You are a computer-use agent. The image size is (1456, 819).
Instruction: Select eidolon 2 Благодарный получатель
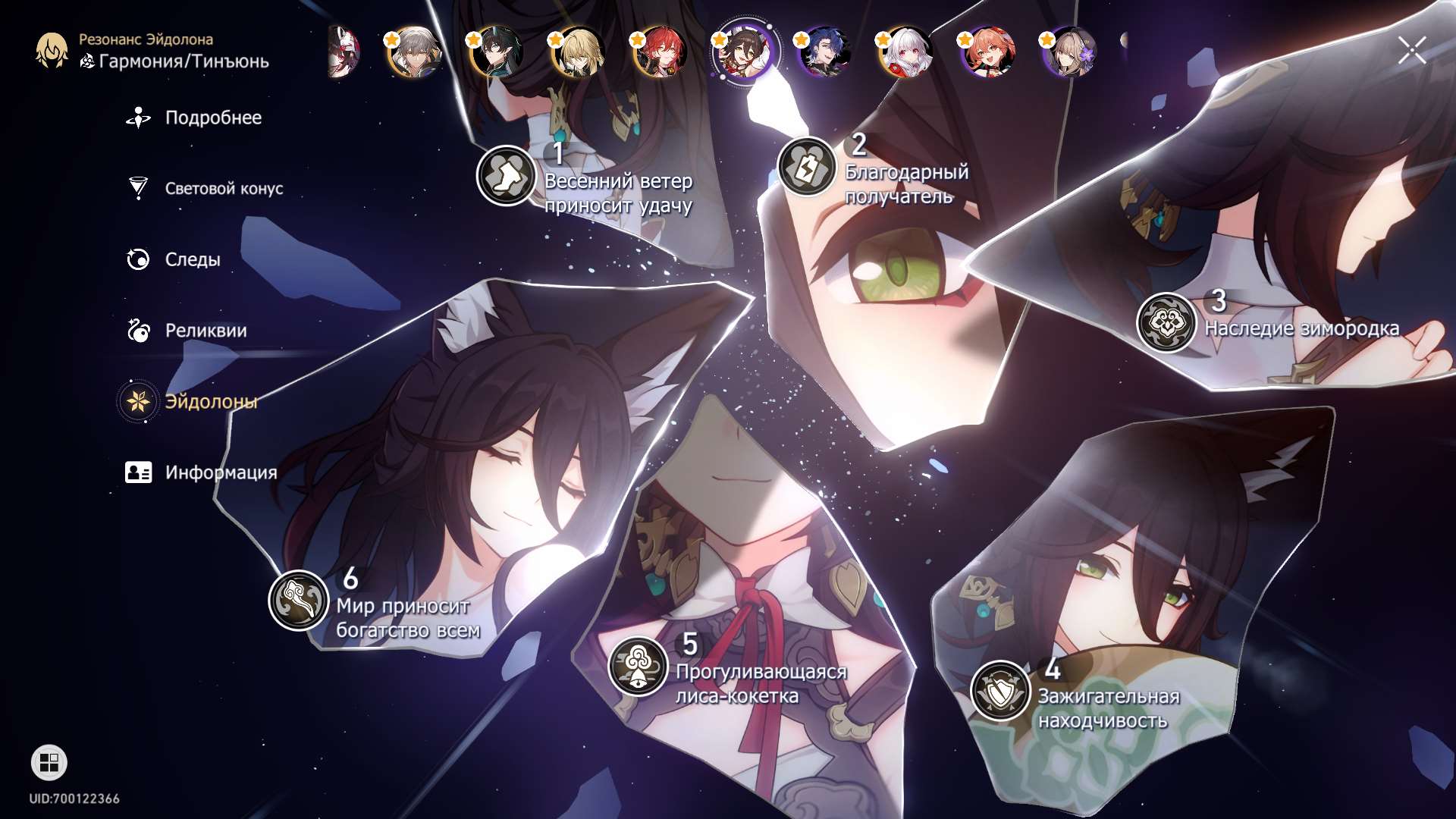pyautogui.click(x=807, y=167)
